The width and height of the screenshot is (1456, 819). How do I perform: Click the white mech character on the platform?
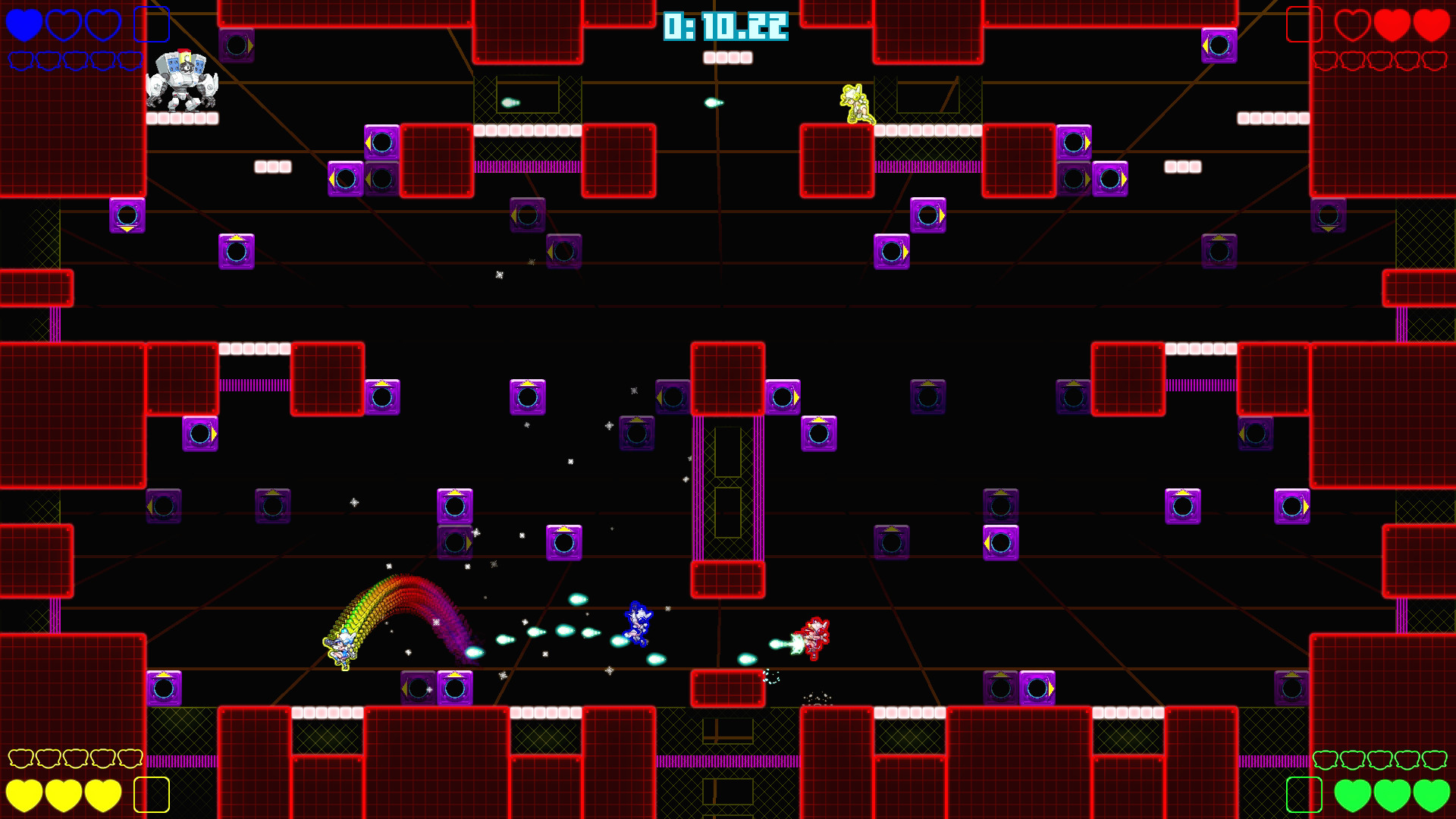pos(182,80)
